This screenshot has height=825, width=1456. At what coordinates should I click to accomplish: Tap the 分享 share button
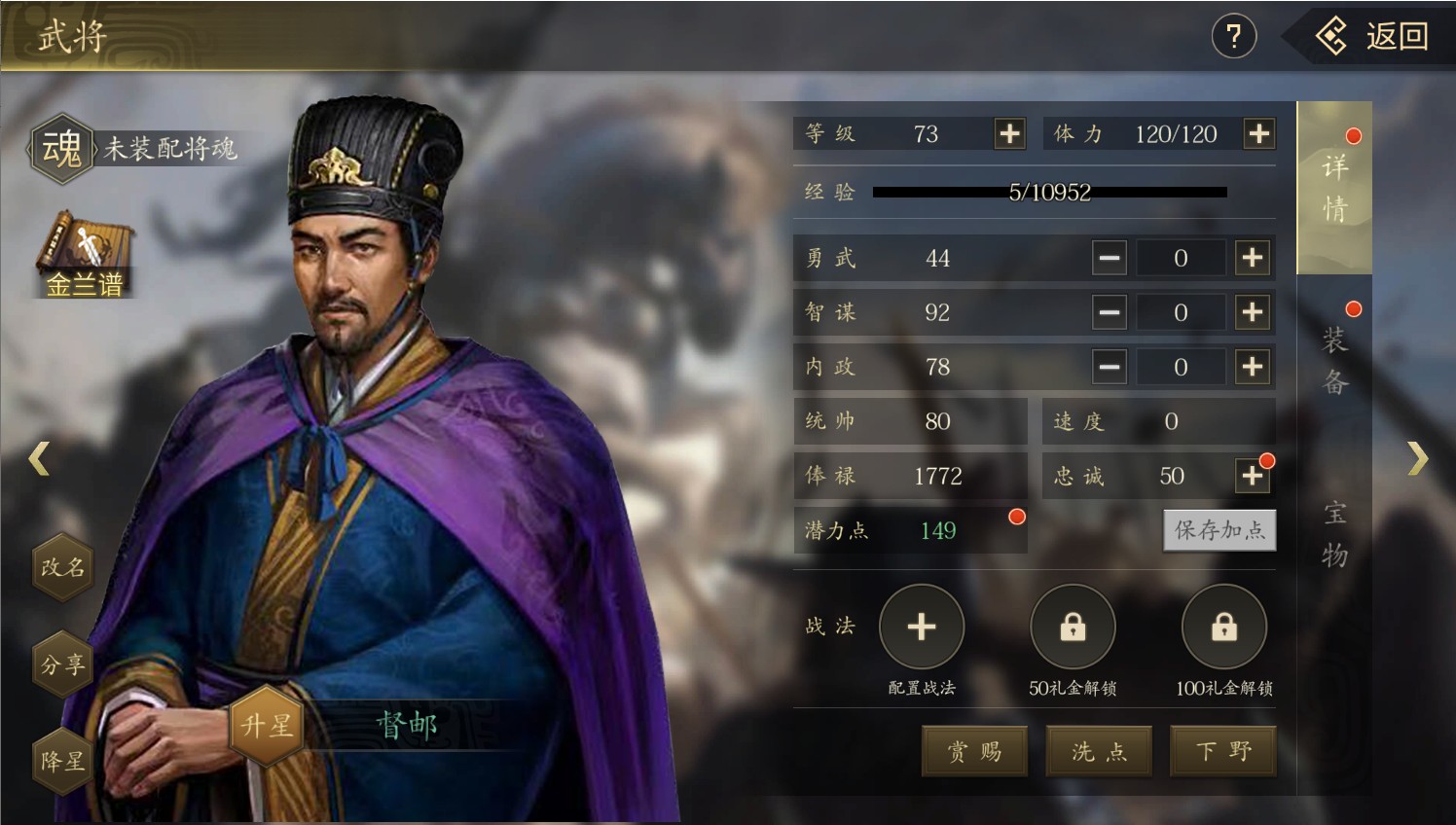coord(63,664)
